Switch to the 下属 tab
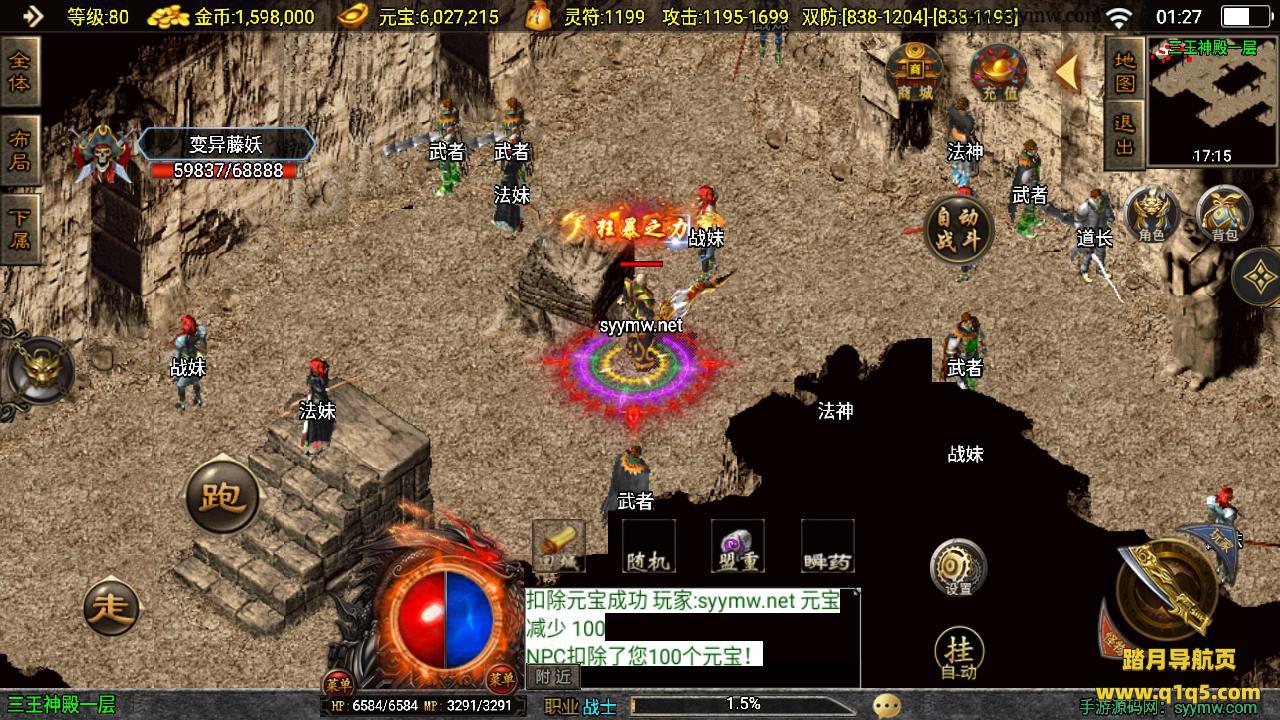This screenshot has width=1280, height=720. pos(19,227)
